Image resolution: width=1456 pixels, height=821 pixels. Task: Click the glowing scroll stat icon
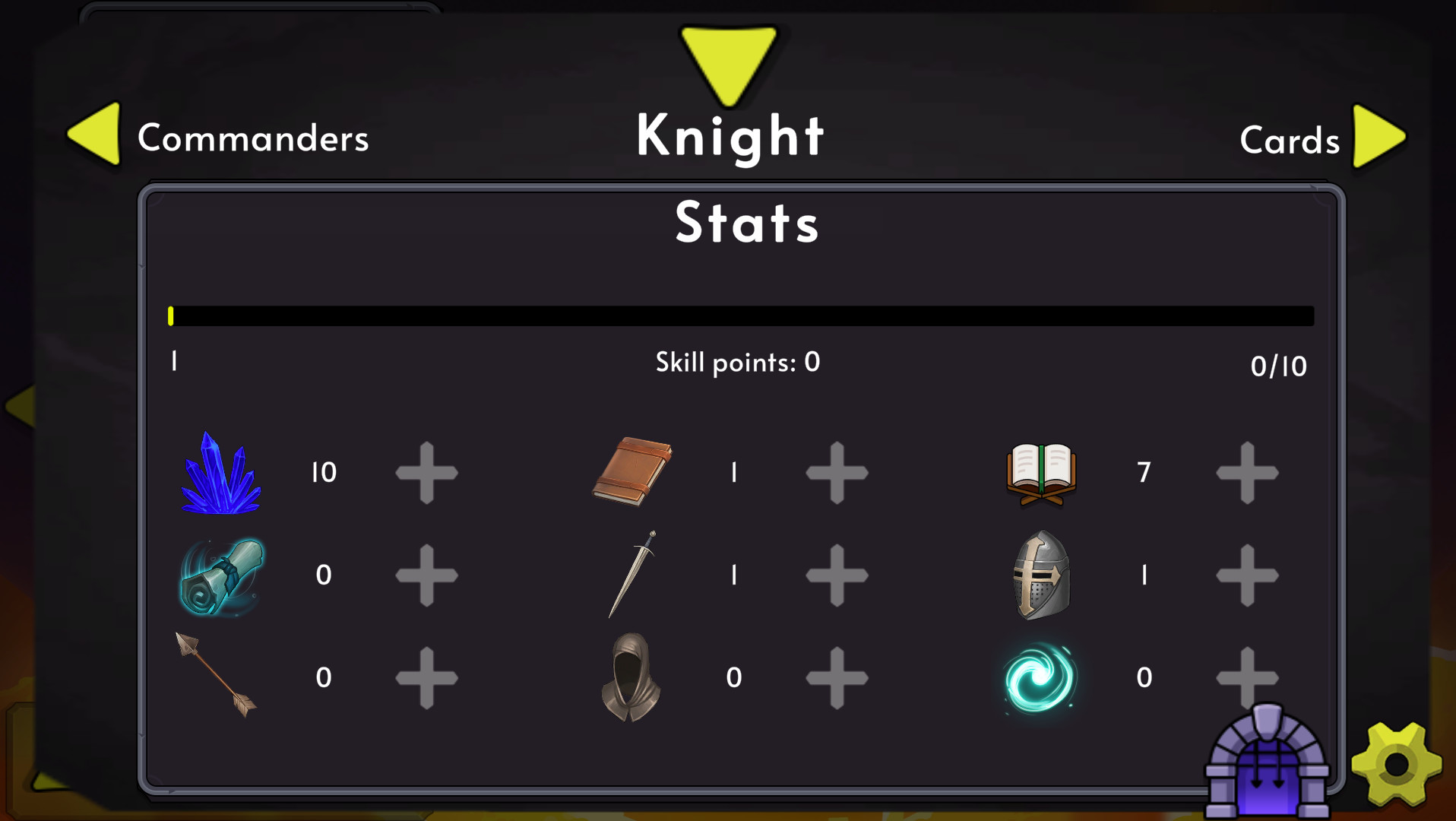pos(221,575)
